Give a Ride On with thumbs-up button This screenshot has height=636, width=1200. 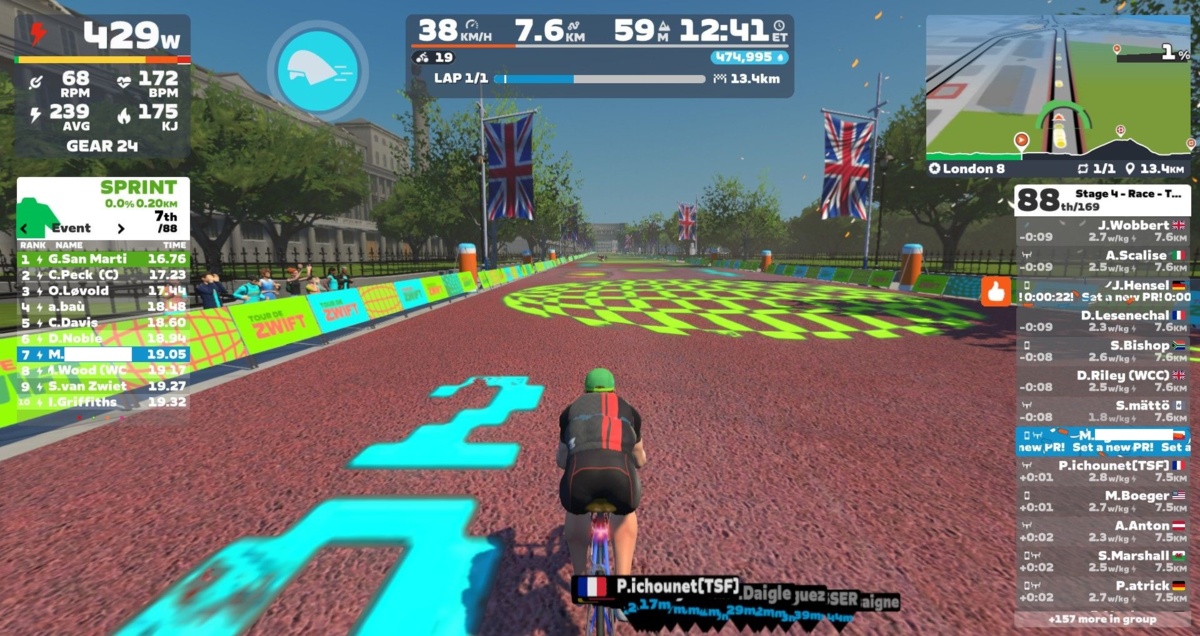coord(996,291)
